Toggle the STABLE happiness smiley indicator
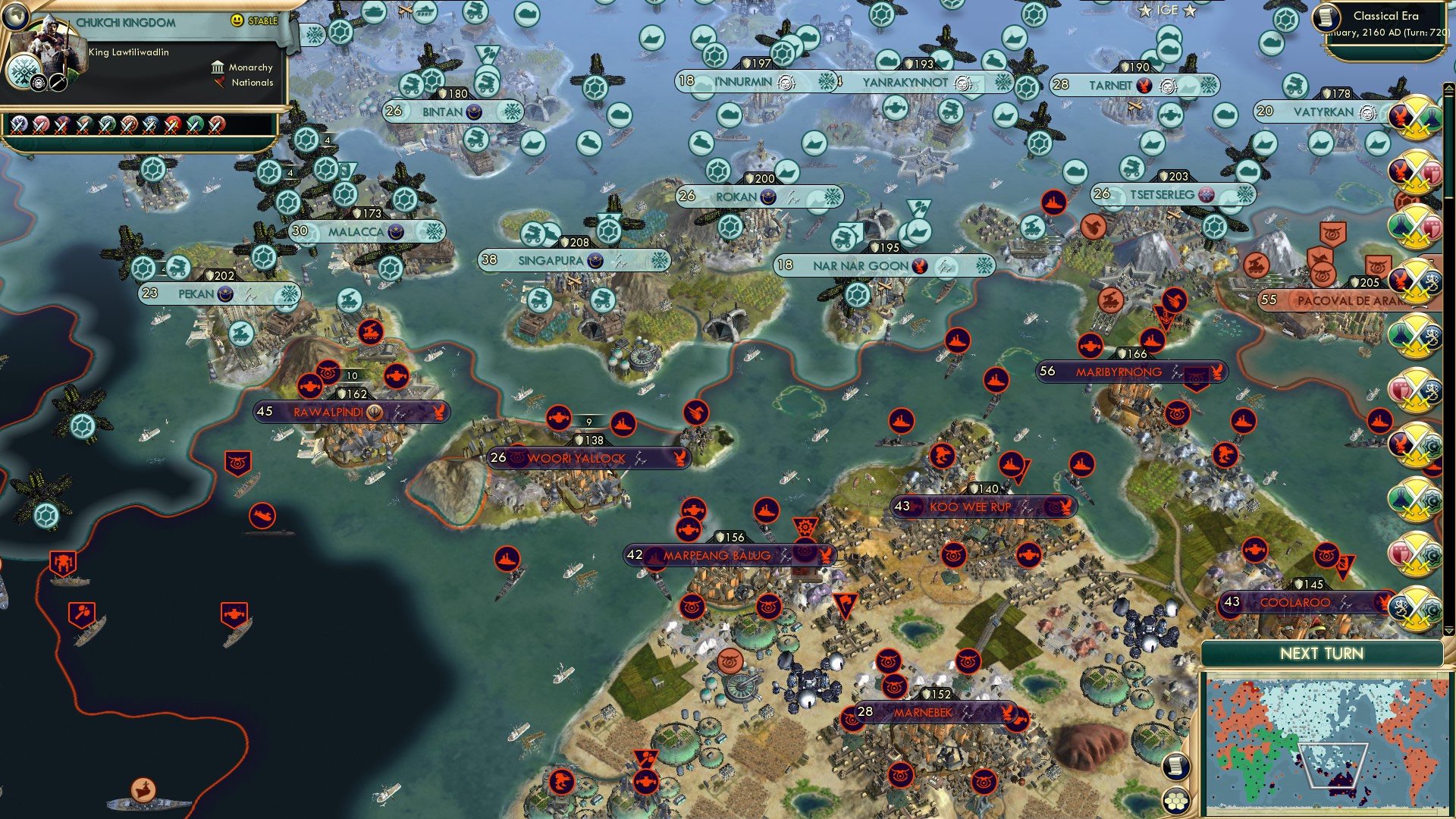The height and width of the screenshot is (819, 1456). tap(237, 20)
